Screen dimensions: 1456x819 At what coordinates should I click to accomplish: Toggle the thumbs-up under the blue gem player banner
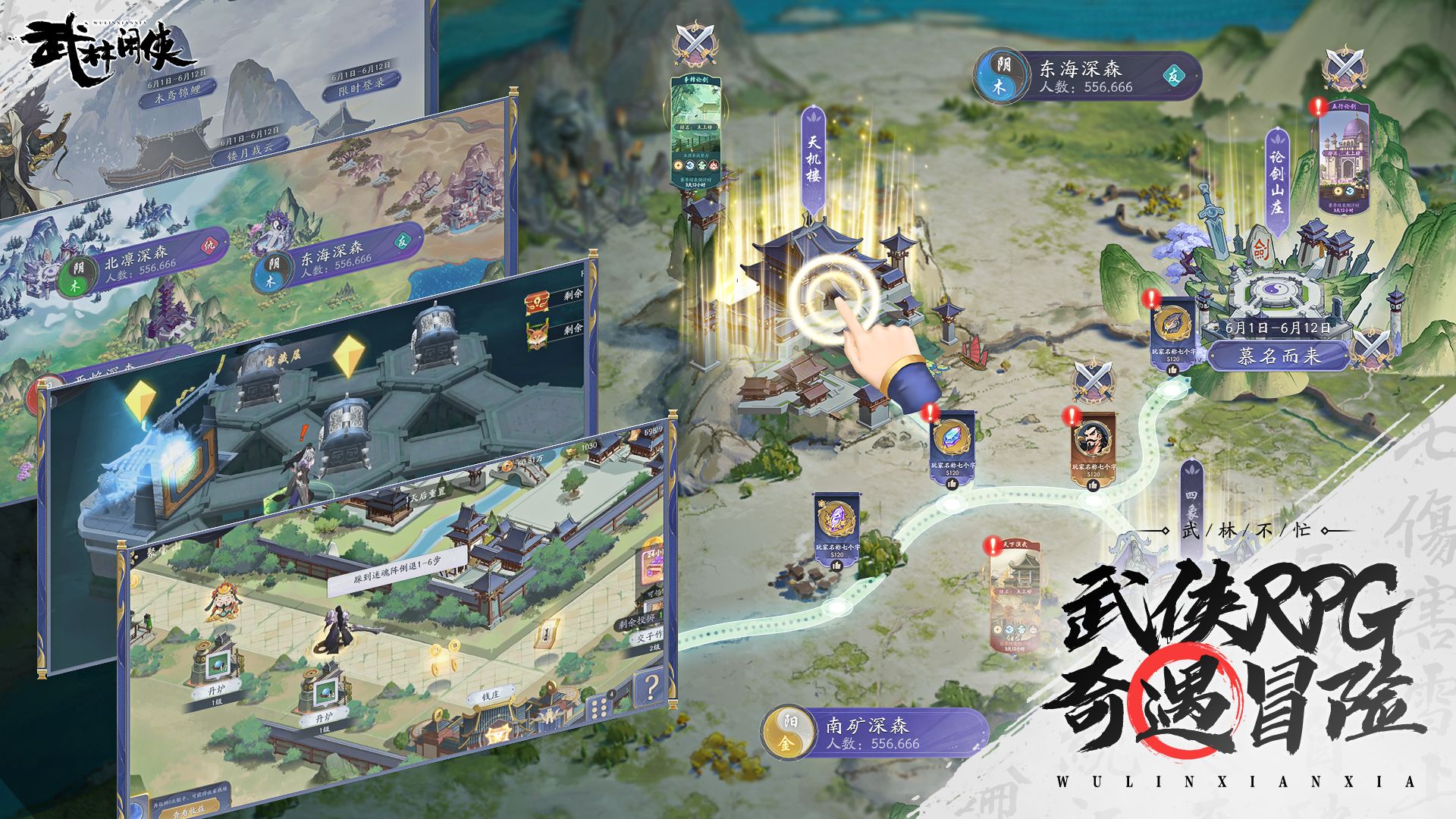(x=952, y=485)
